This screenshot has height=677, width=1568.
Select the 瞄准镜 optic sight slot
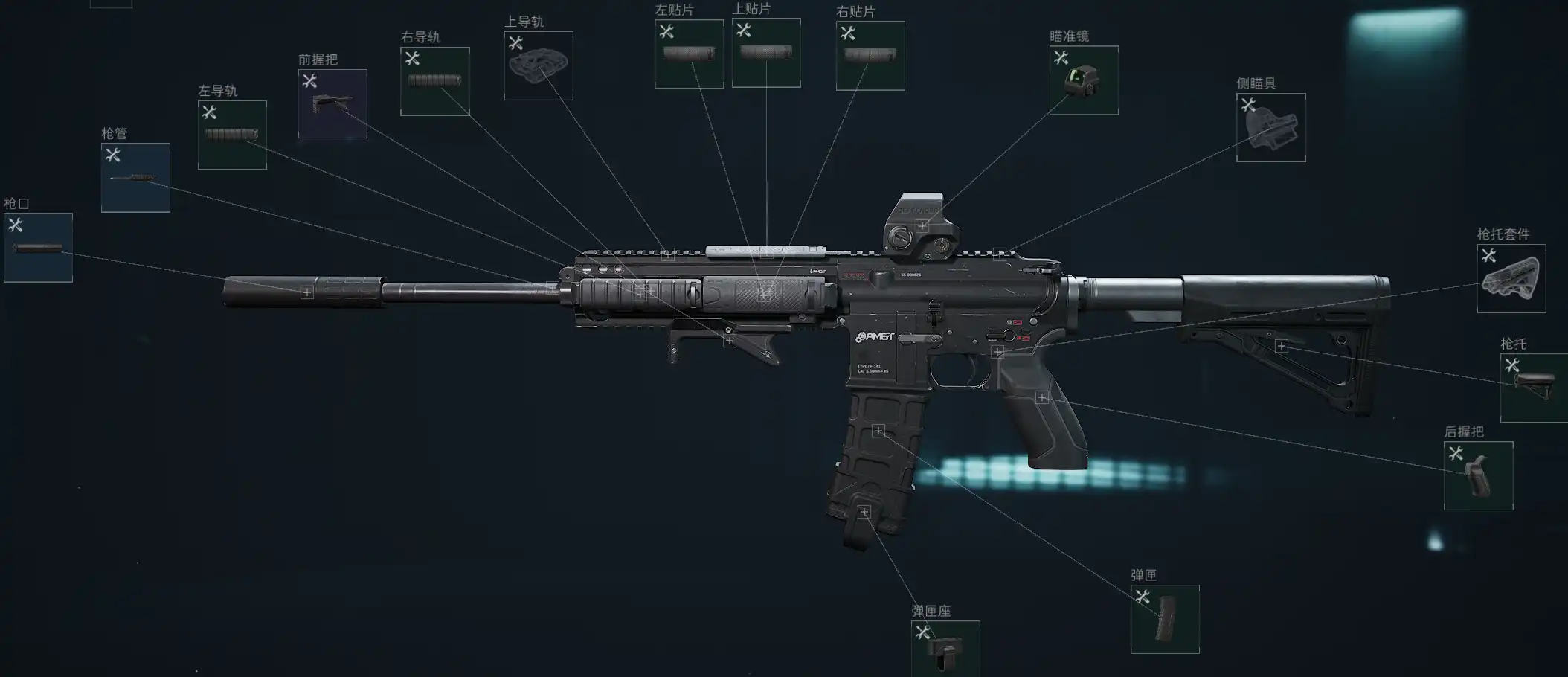point(1084,80)
